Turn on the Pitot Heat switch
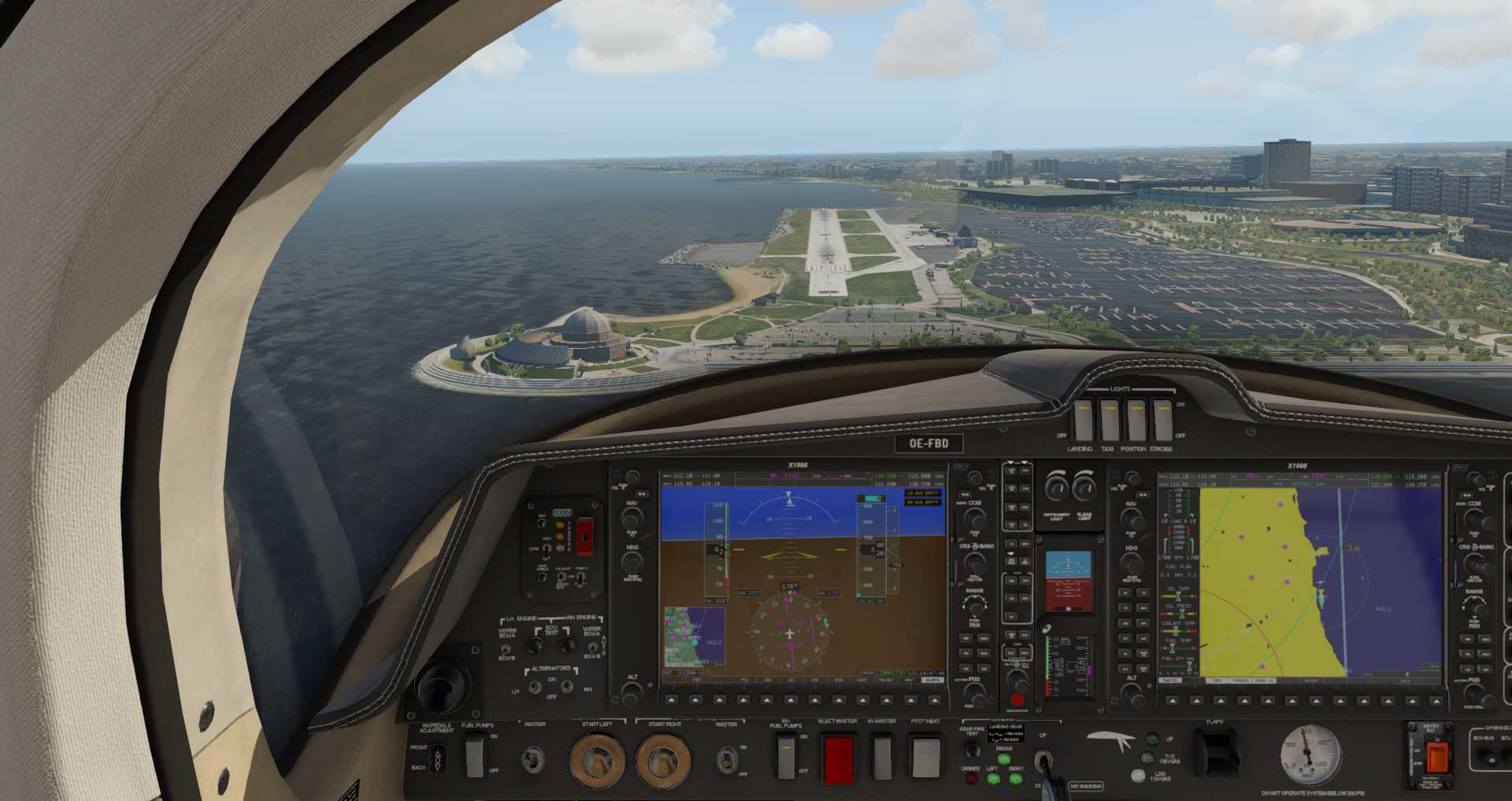The height and width of the screenshot is (801, 1512). [925, 756]
